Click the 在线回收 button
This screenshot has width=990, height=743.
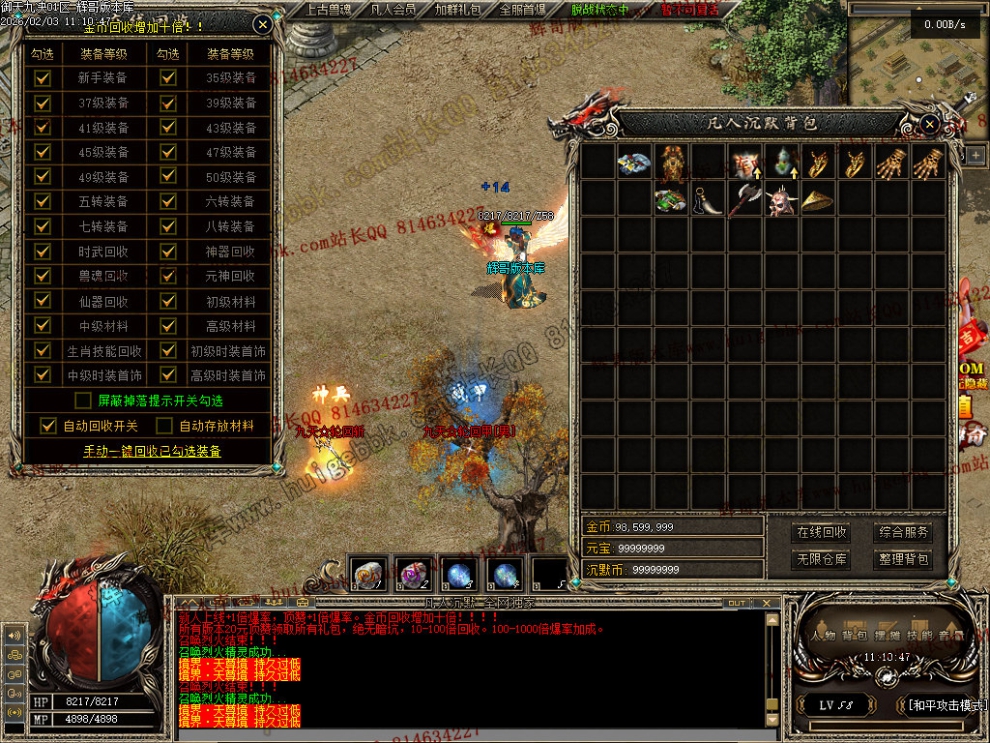[821, 533]
